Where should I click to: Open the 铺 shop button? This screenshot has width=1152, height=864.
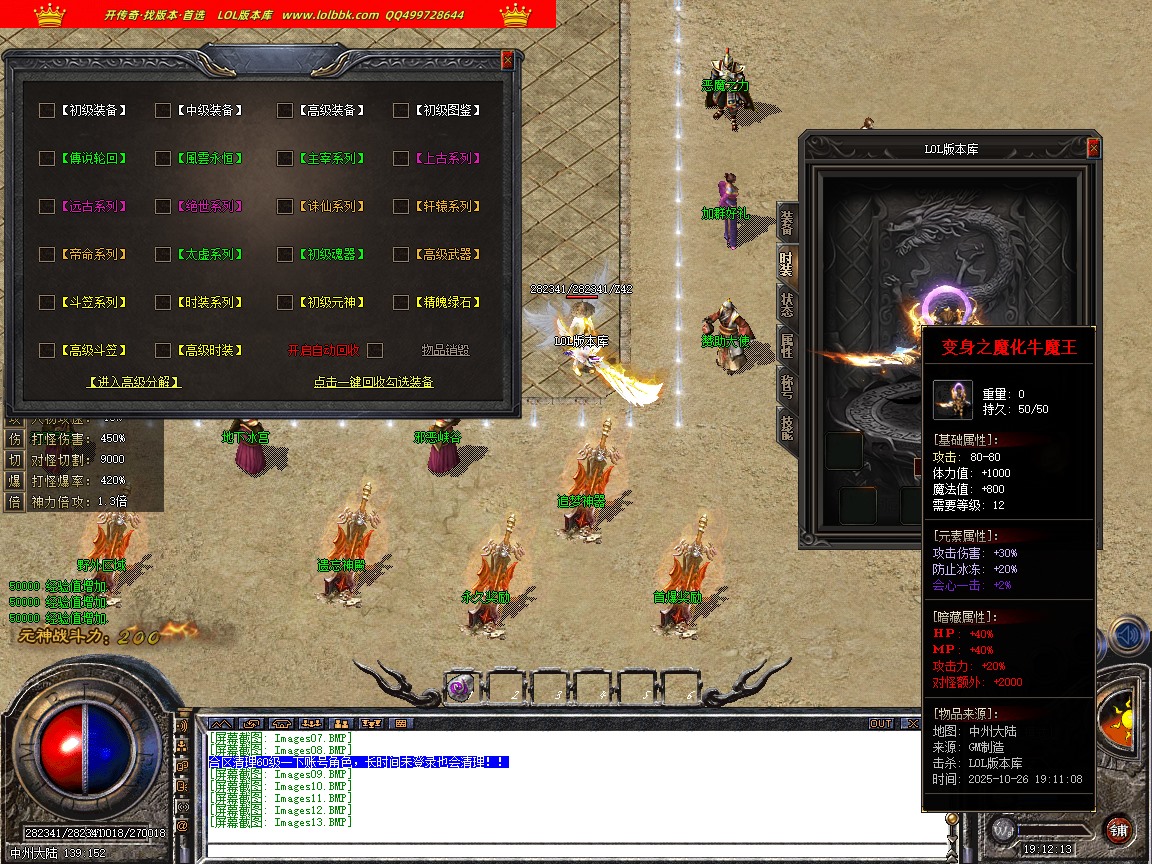[1118, 829]
